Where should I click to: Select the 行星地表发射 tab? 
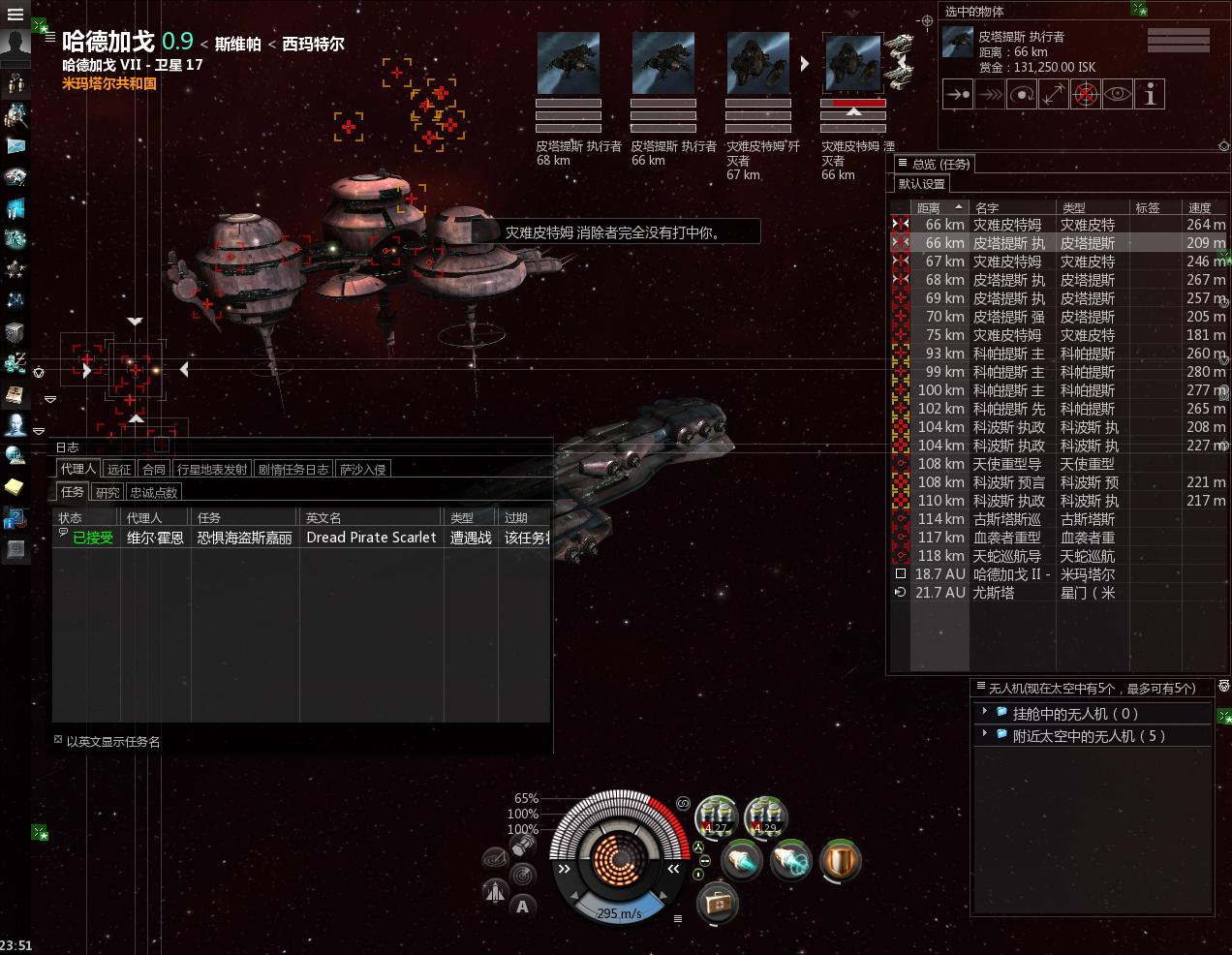212,470
